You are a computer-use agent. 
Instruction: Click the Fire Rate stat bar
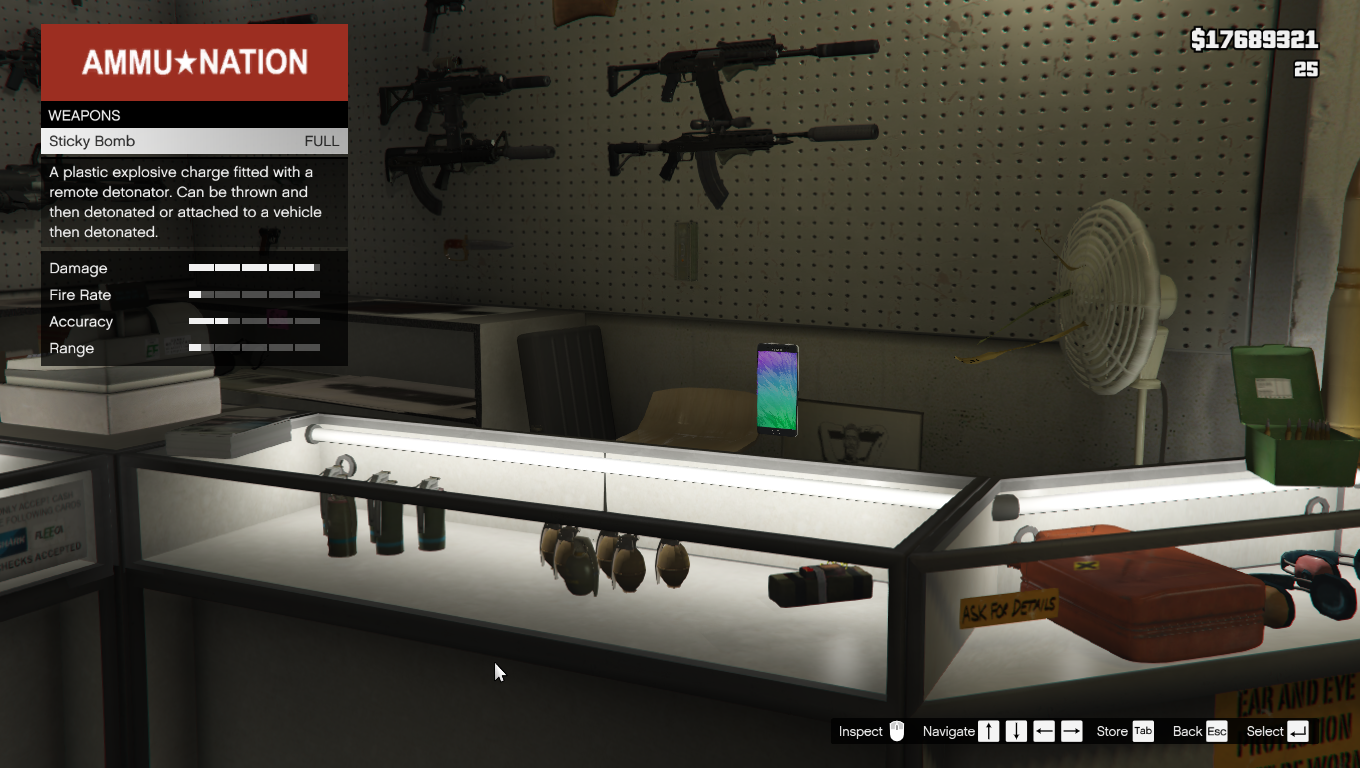[x=255, y=295]
